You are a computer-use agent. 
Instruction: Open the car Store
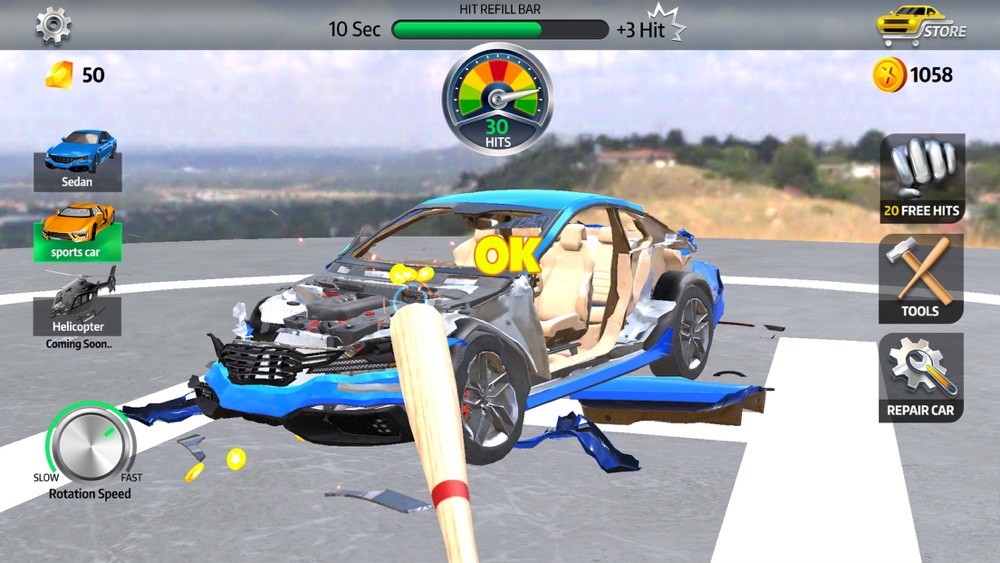(x=921, y=25)
